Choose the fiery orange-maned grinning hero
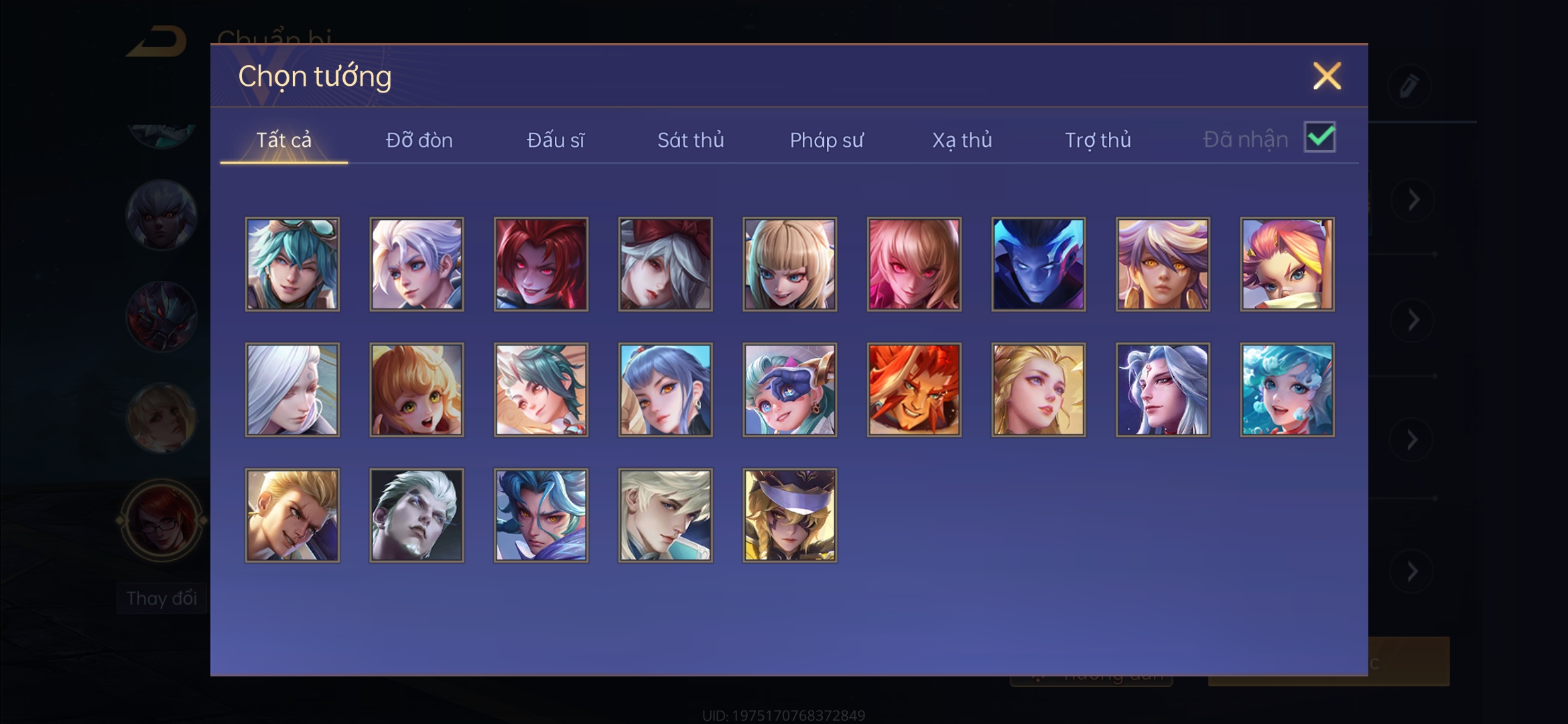Image resolution: width=1568 pixels, height=724 pixels. 914,389
